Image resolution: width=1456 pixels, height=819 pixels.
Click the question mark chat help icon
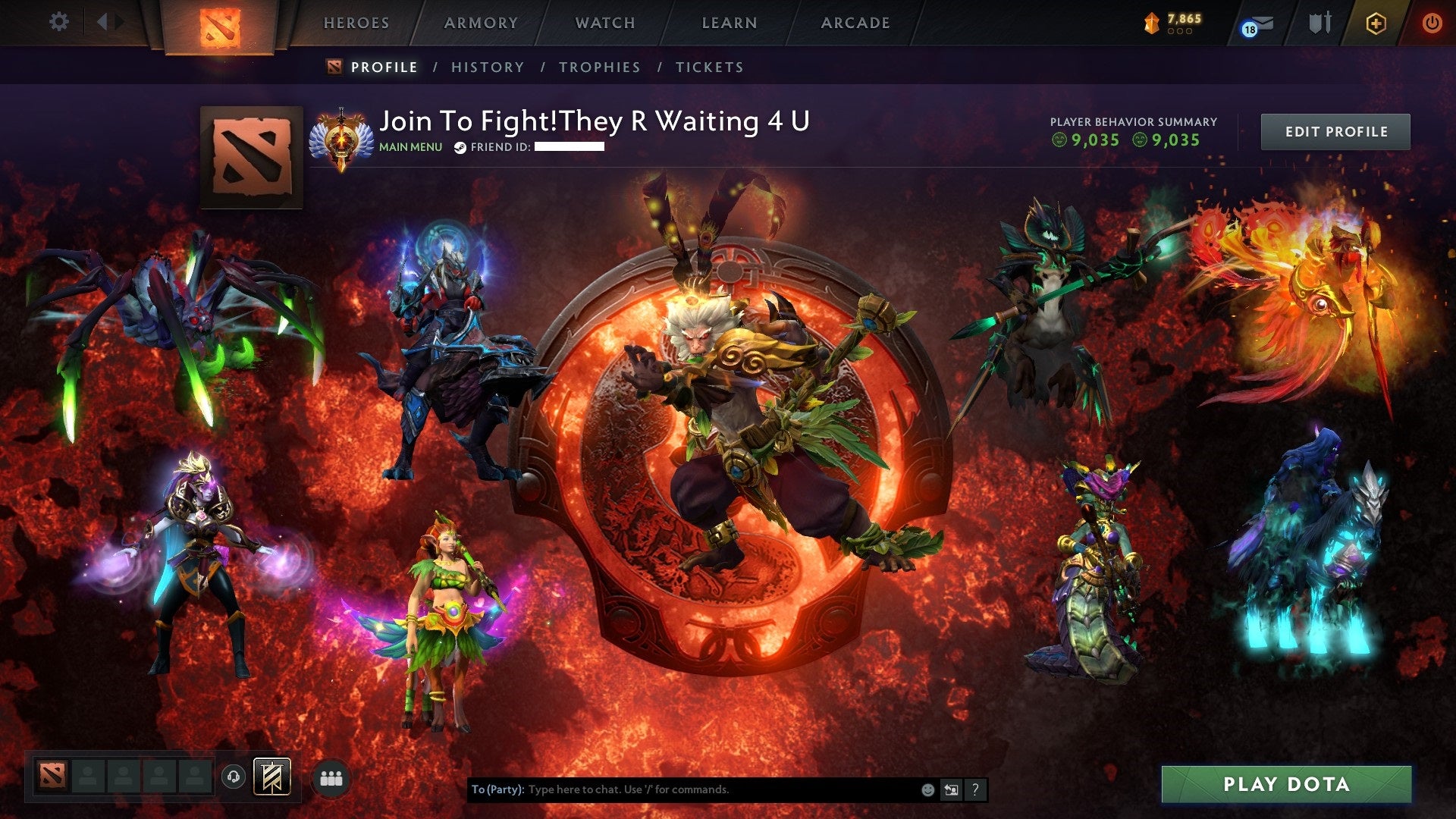975,789
